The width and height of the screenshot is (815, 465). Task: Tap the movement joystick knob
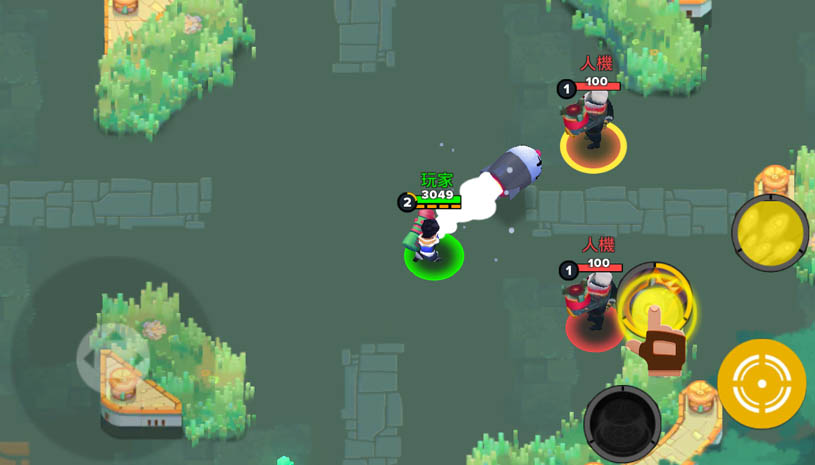[x=113, y=357]
